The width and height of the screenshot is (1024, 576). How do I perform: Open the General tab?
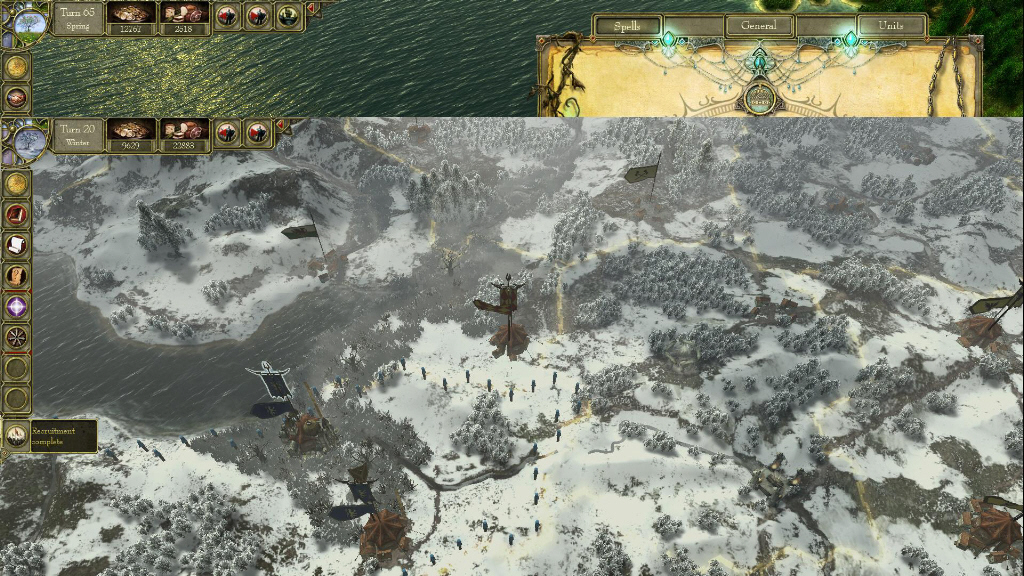click(x=760, y=26)
